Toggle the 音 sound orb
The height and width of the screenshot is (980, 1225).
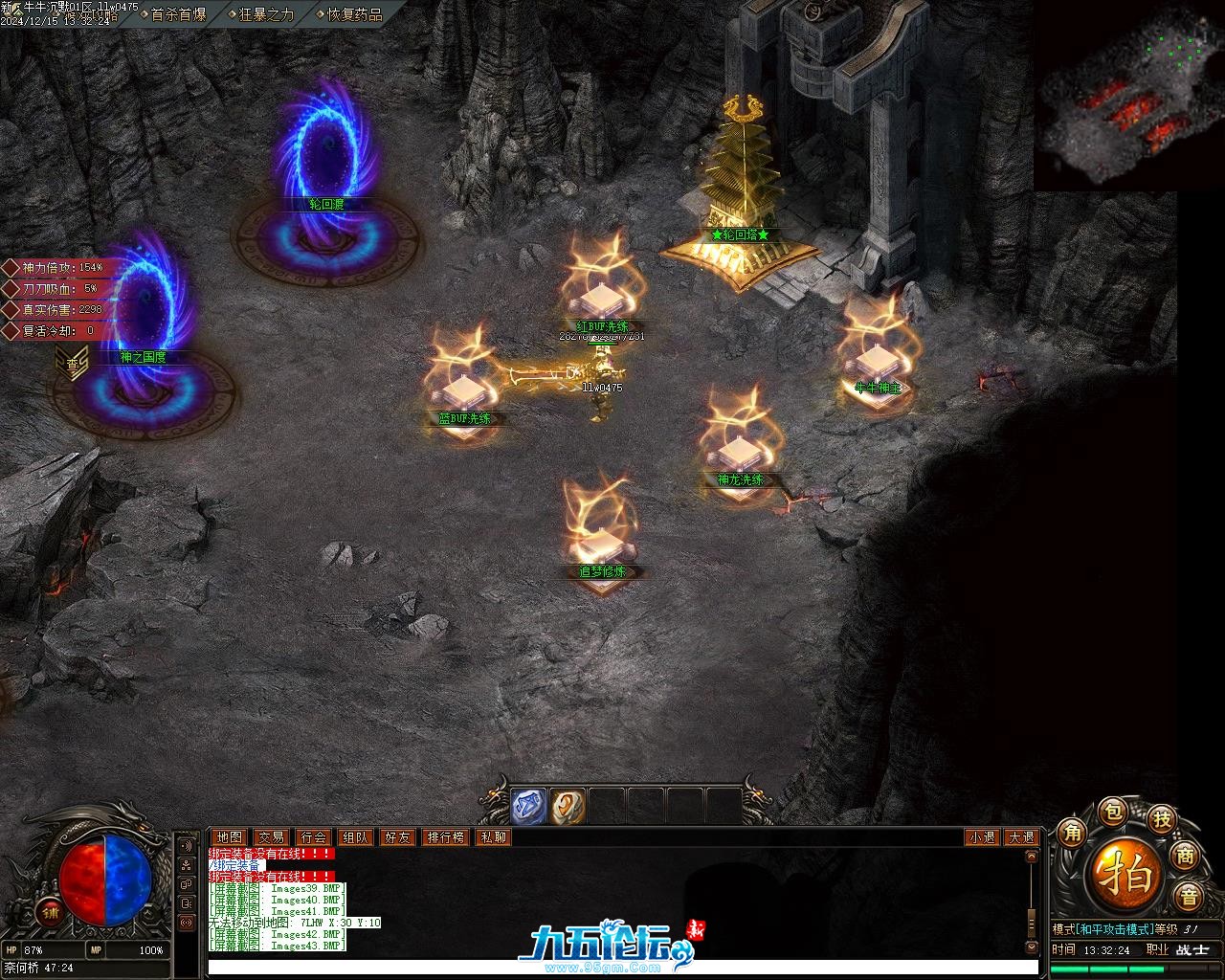[x=1189, y=897]
